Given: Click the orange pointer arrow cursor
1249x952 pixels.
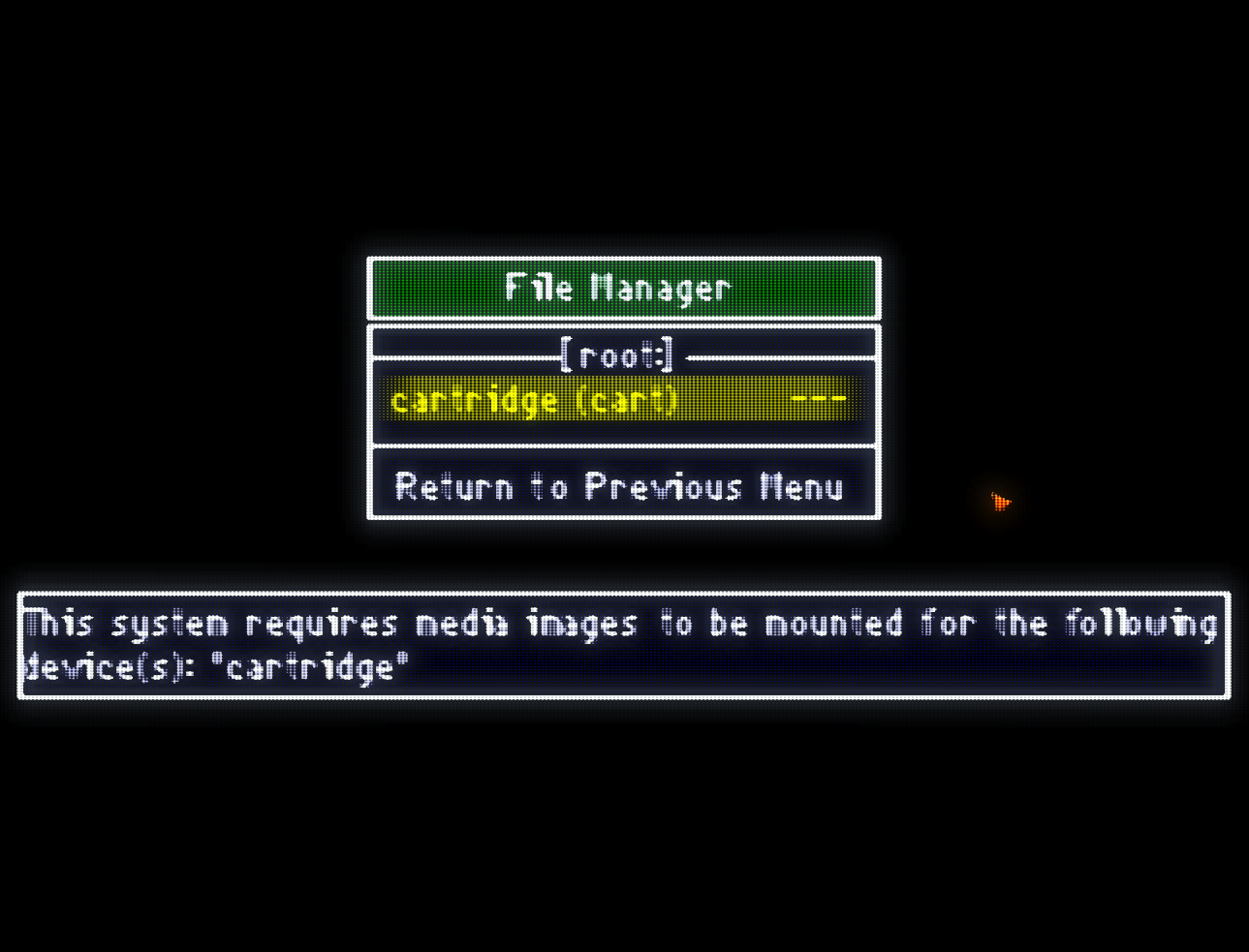Looking at the screenshot, I should click(1001, 502).
